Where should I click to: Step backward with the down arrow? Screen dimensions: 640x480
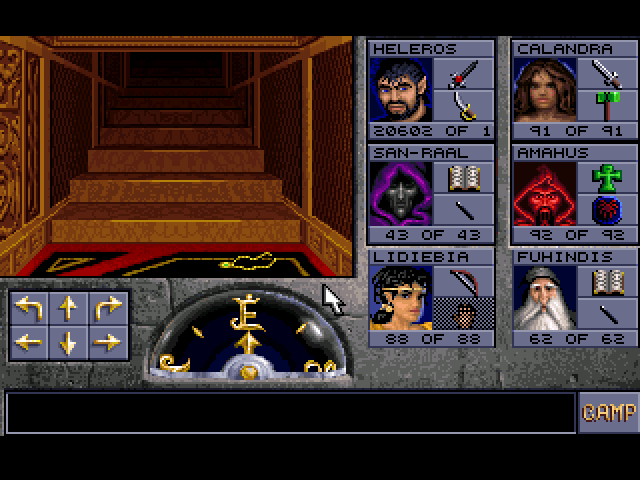[x=68, y=342]
